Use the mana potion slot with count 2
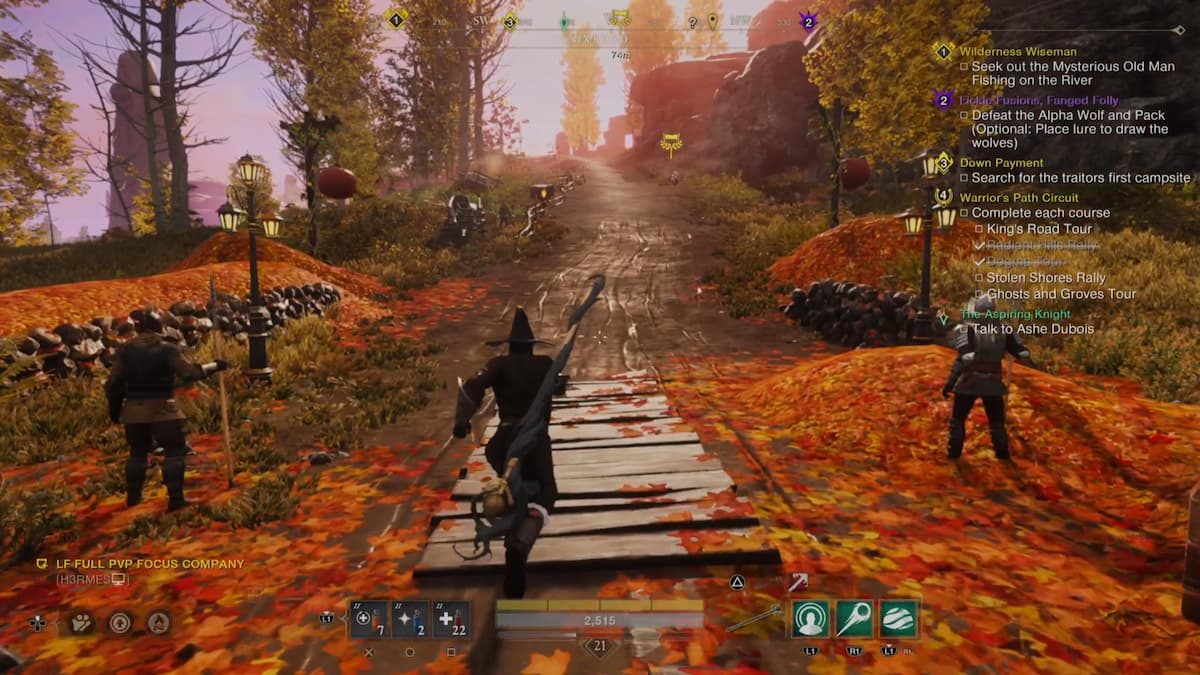Screen dimensions: 1200x675 [x=410, y=620]
